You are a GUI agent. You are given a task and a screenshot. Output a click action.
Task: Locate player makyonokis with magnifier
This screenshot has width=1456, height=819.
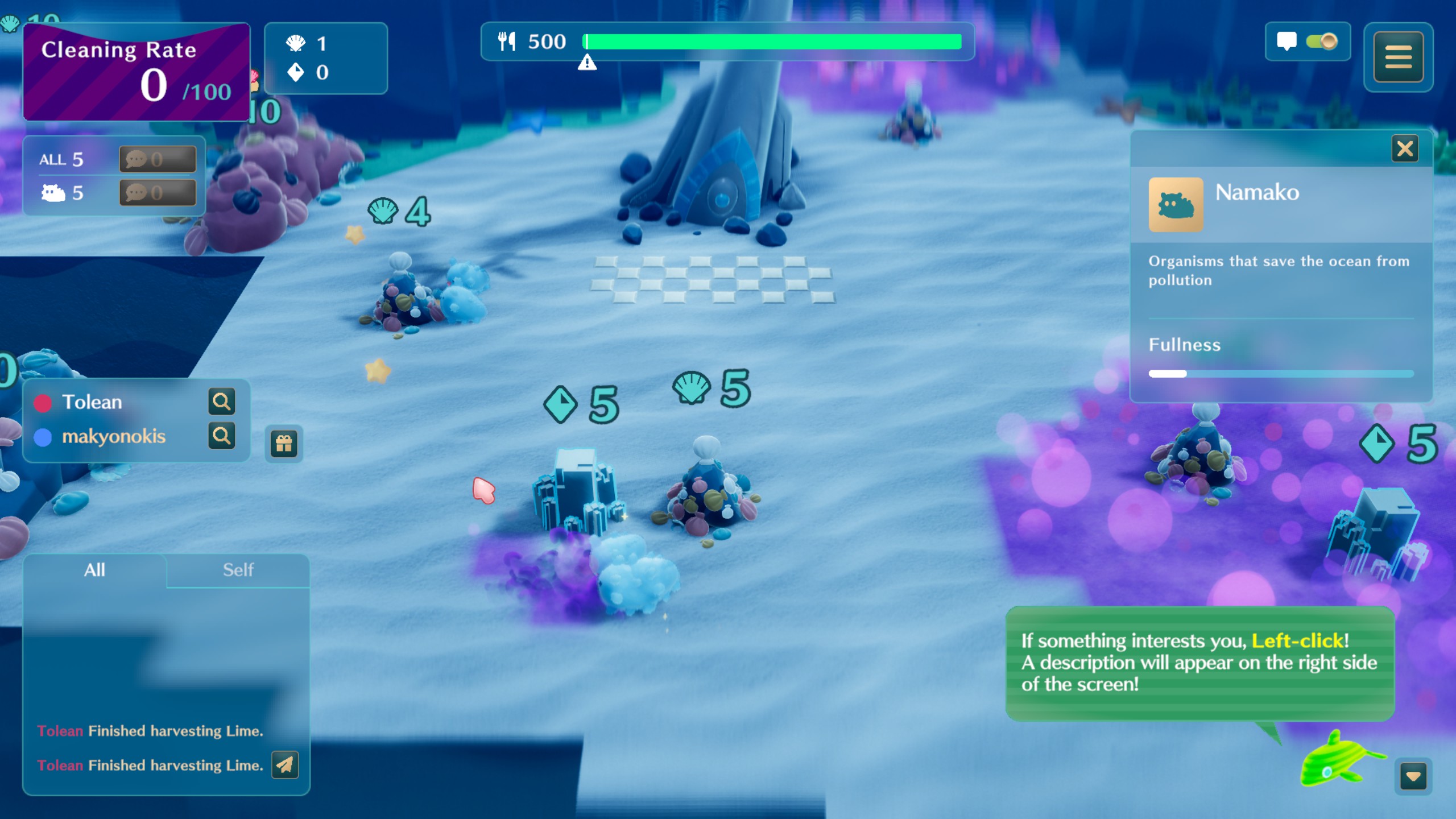221,436
